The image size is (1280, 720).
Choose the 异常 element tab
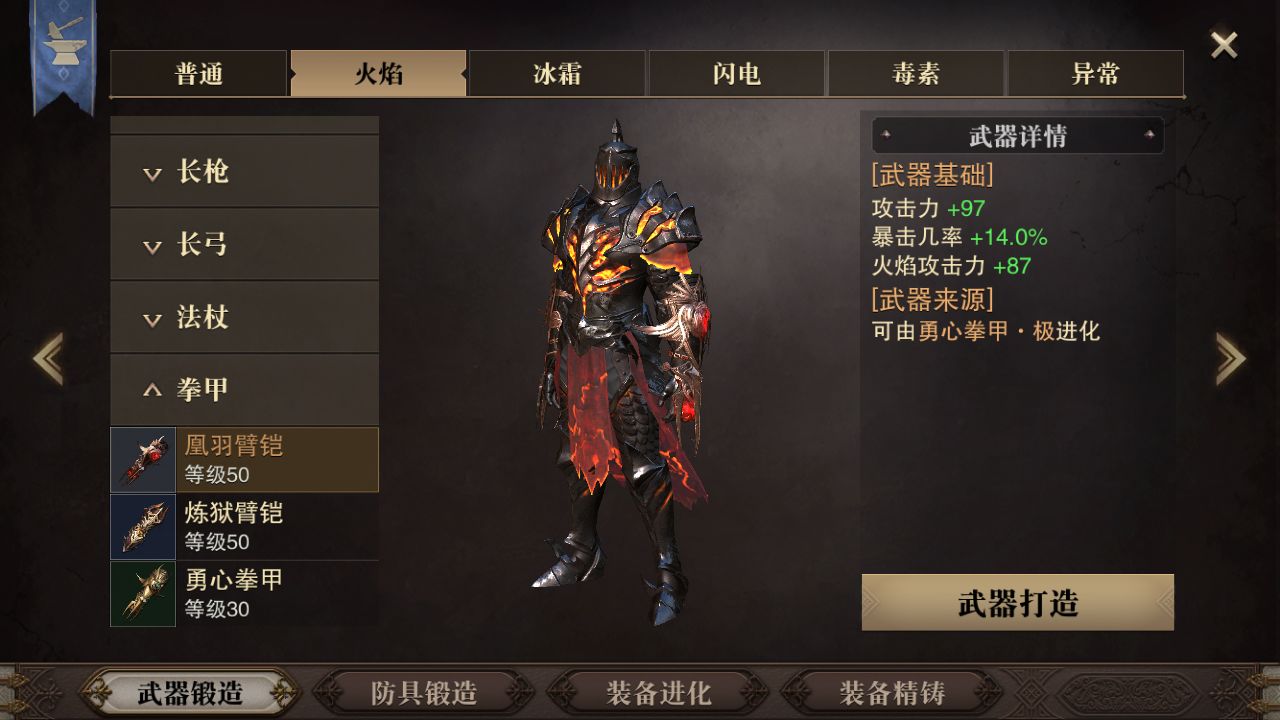(x=1095, y=74)
